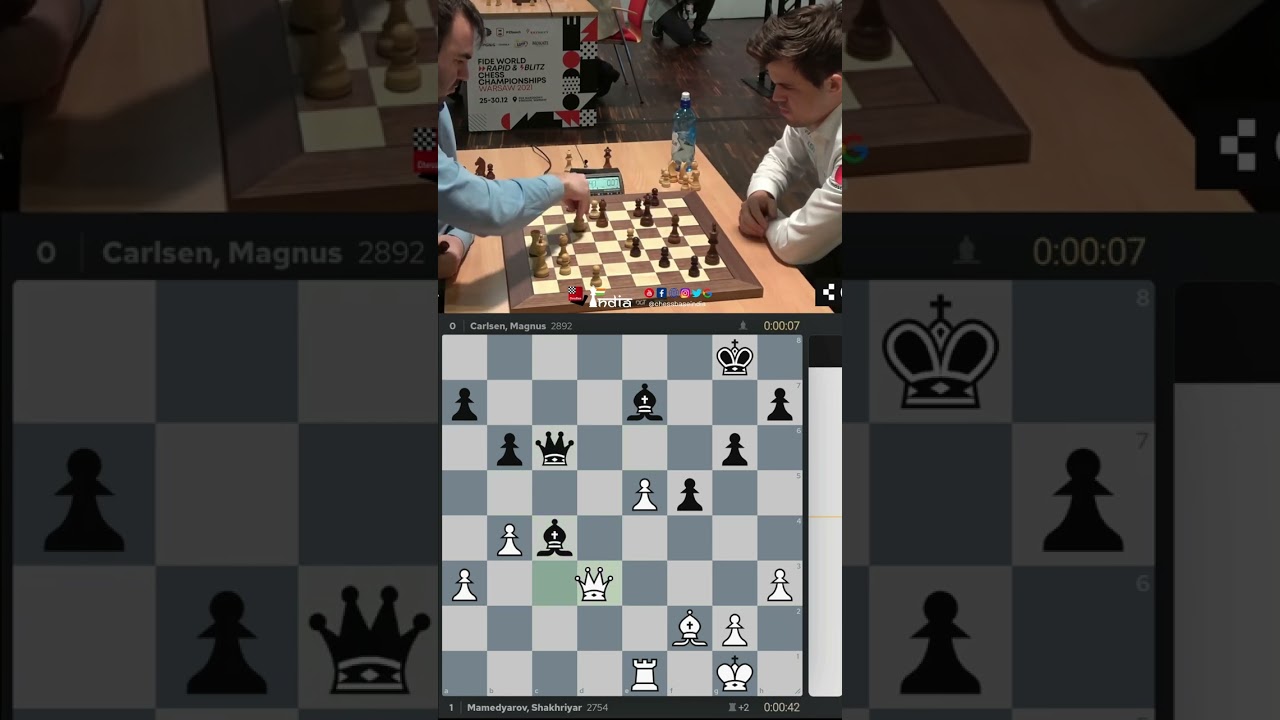Click the @chessbaseindia handle text
This screenshot has width=1280, height=720.
click(676, 302)
